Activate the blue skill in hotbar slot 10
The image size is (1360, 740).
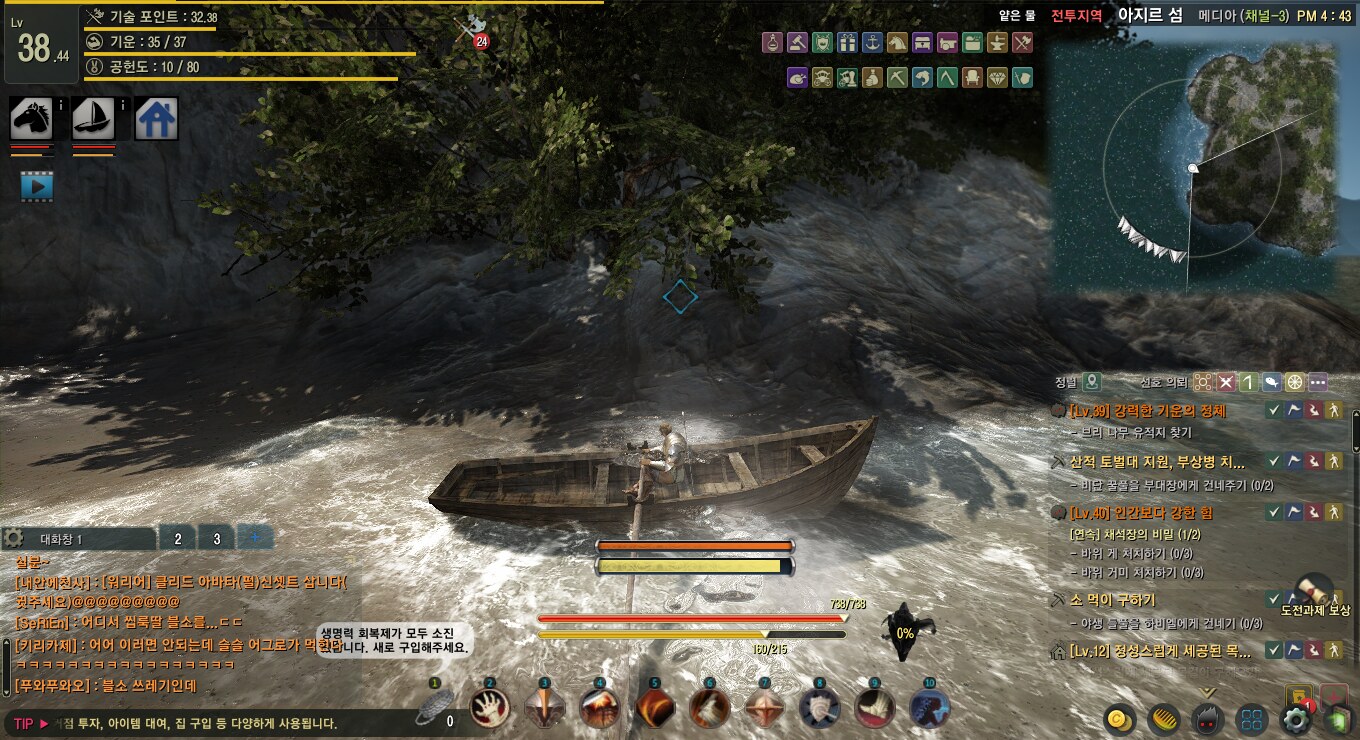929,708
